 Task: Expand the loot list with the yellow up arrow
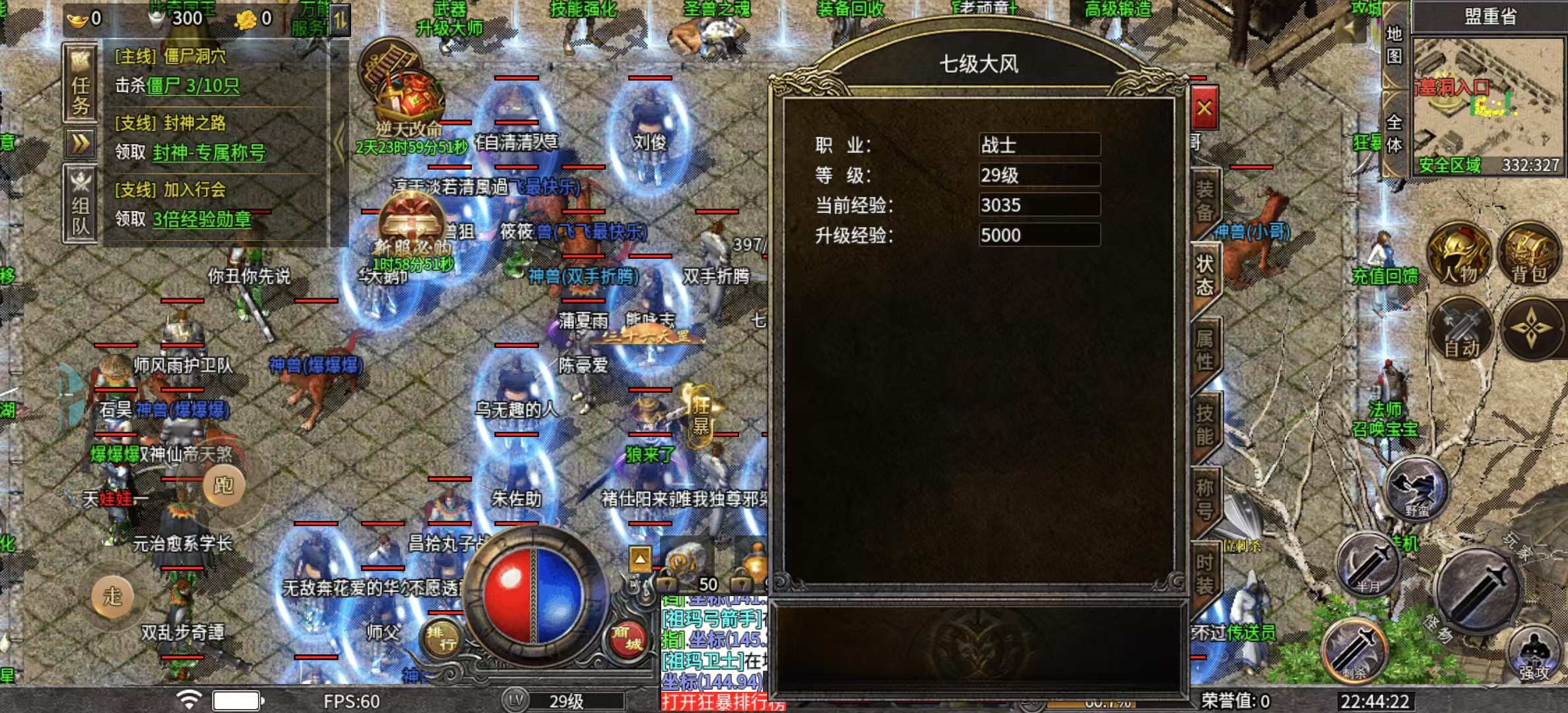(x=639, y=559)
